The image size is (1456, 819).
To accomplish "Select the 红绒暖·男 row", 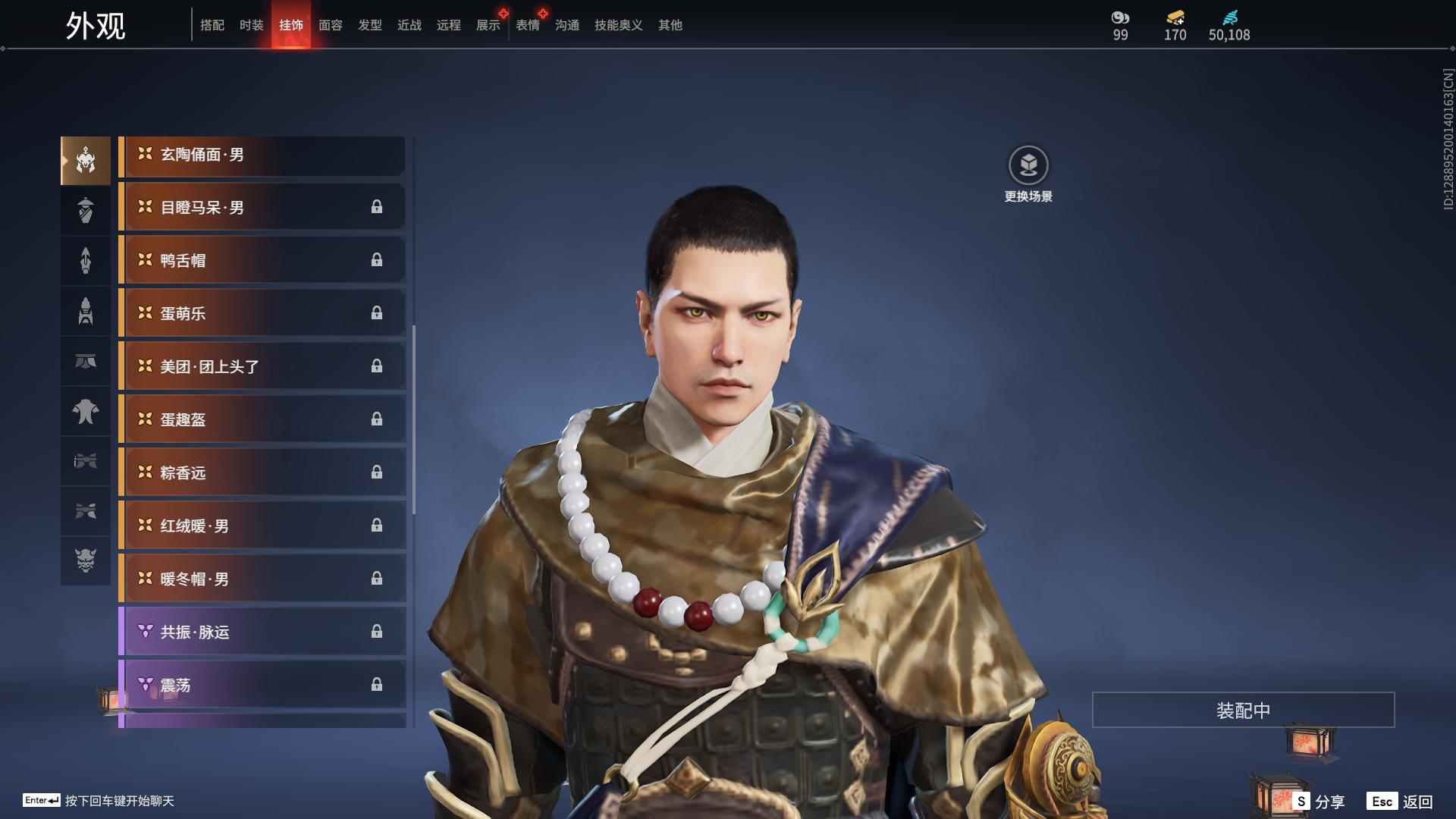I will tap(262, 526).
